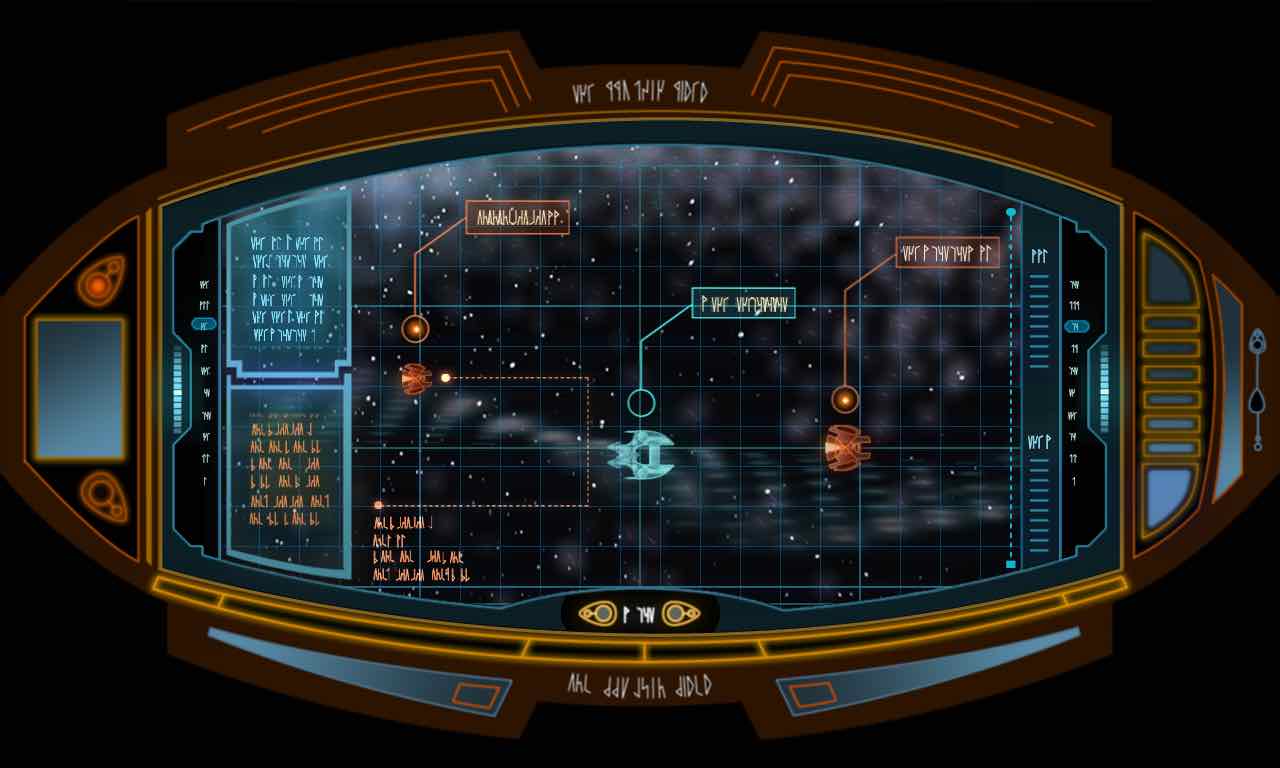This screenshot has width=1280, height=768.
Task: Select the highlighted entry in right glyph list
Action: click(1076, 326)
